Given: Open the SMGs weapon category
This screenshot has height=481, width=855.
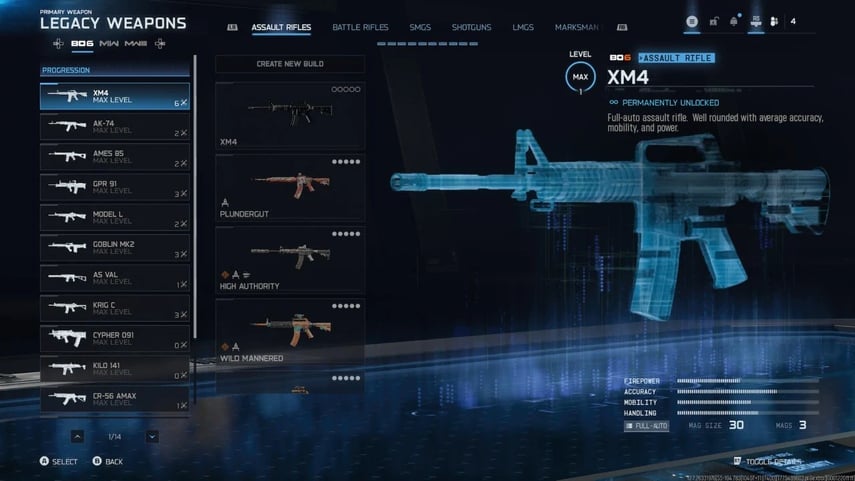Looking at the screenshot, I should point(420,27).
